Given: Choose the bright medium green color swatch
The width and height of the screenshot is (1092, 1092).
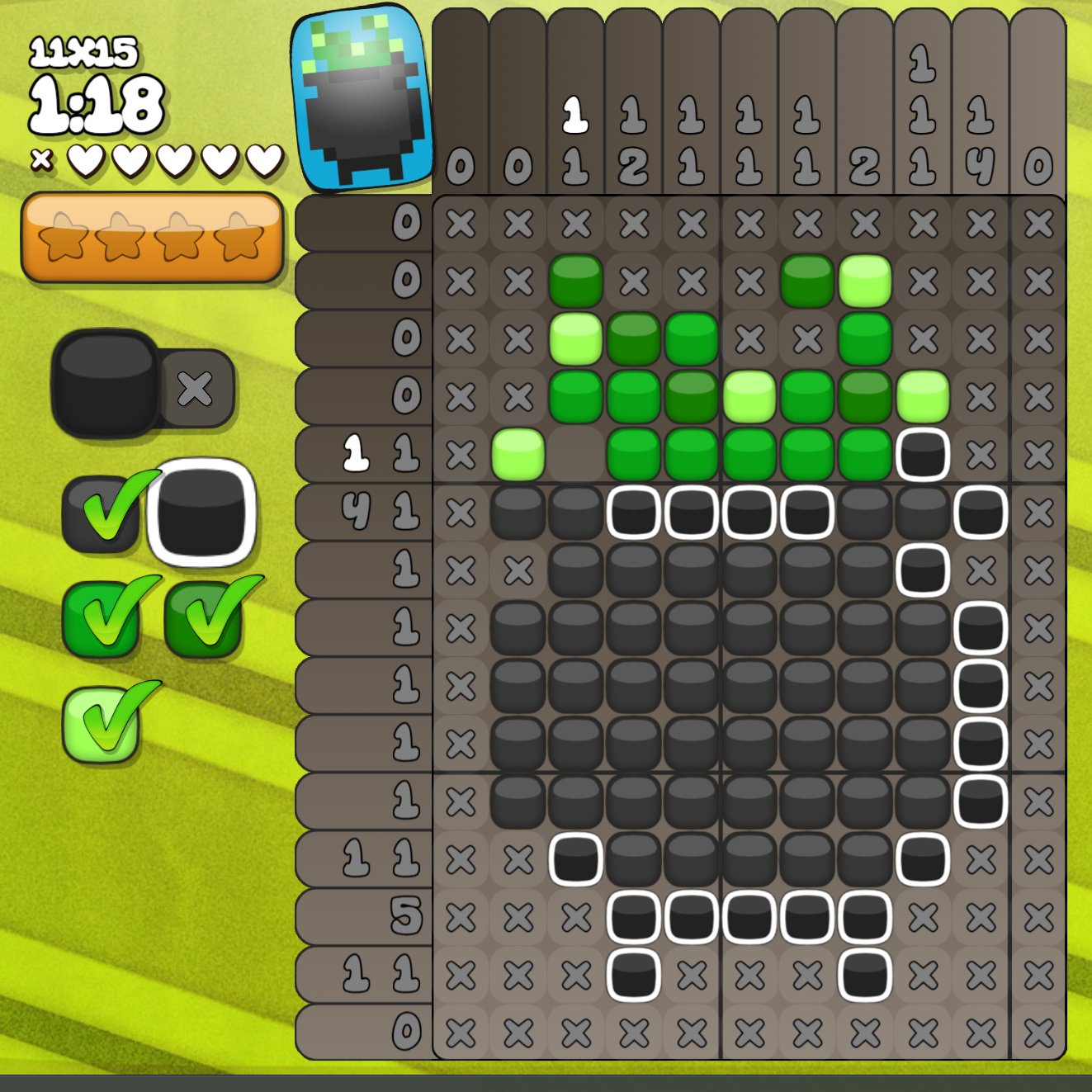Looking at the screenshot, I should click(102, 619).
